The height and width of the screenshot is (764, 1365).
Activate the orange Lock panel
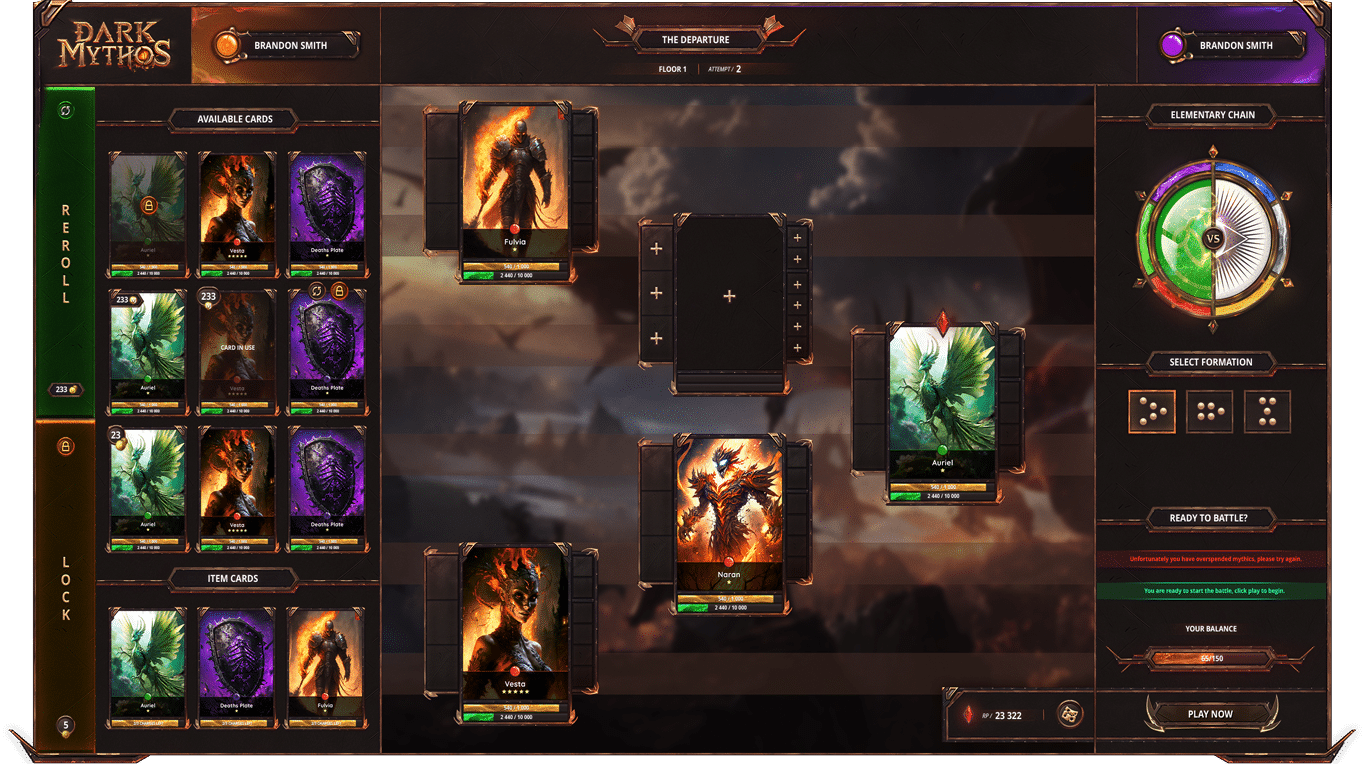coord(66,585)
